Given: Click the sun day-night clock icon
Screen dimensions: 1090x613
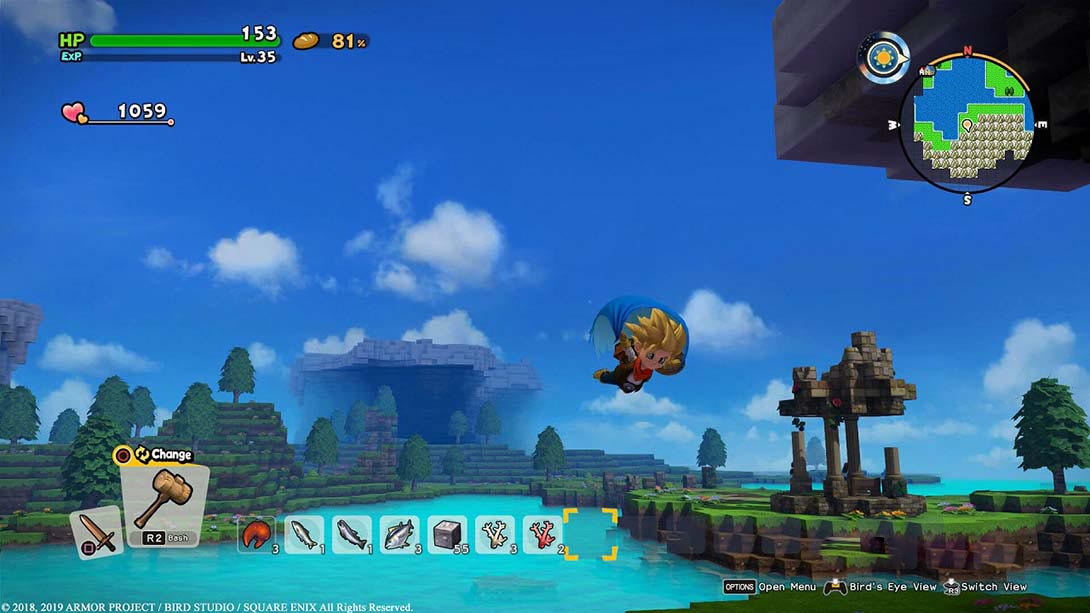Looking at the screenshot, I should pos(883,58).
